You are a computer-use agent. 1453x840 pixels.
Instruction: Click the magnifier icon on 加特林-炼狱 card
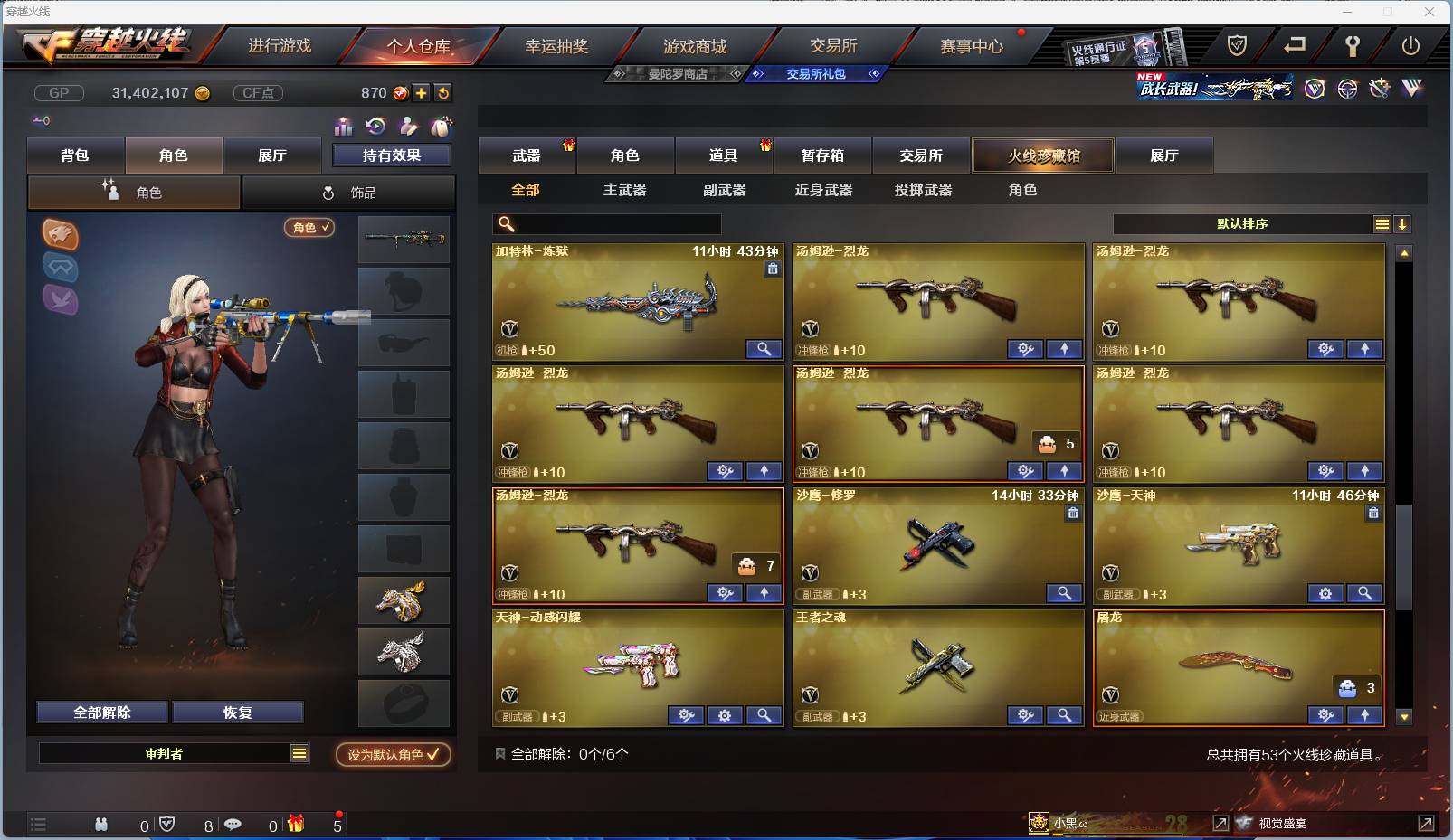click(764, 349)
